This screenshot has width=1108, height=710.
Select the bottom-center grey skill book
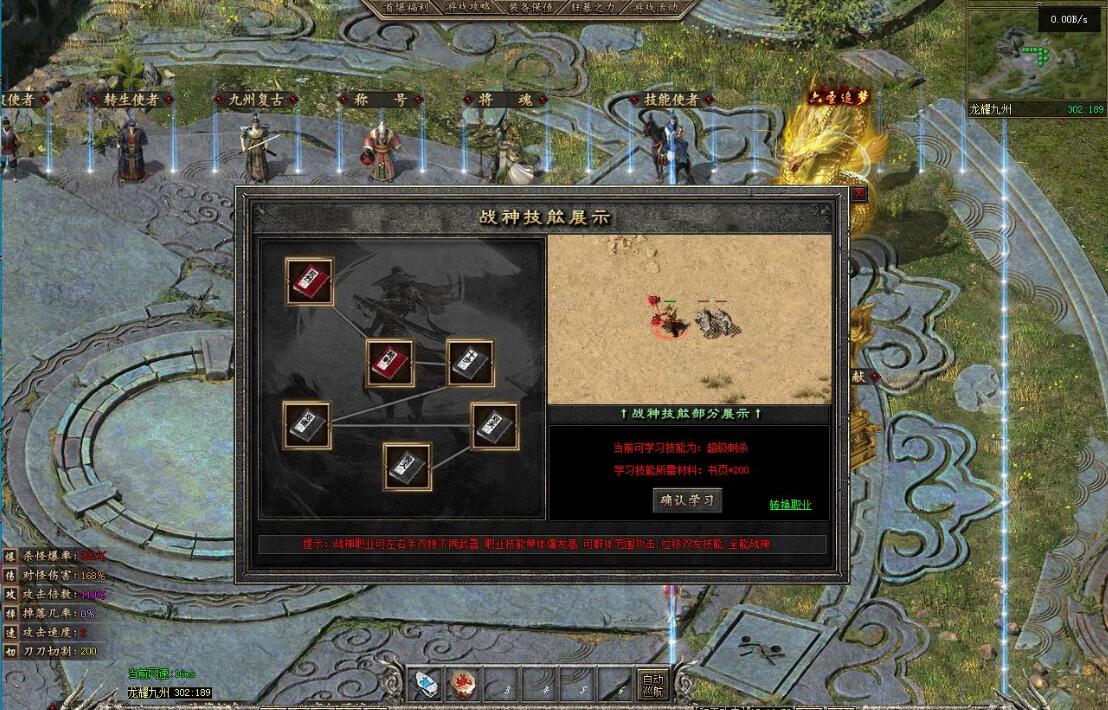[408, 467]
